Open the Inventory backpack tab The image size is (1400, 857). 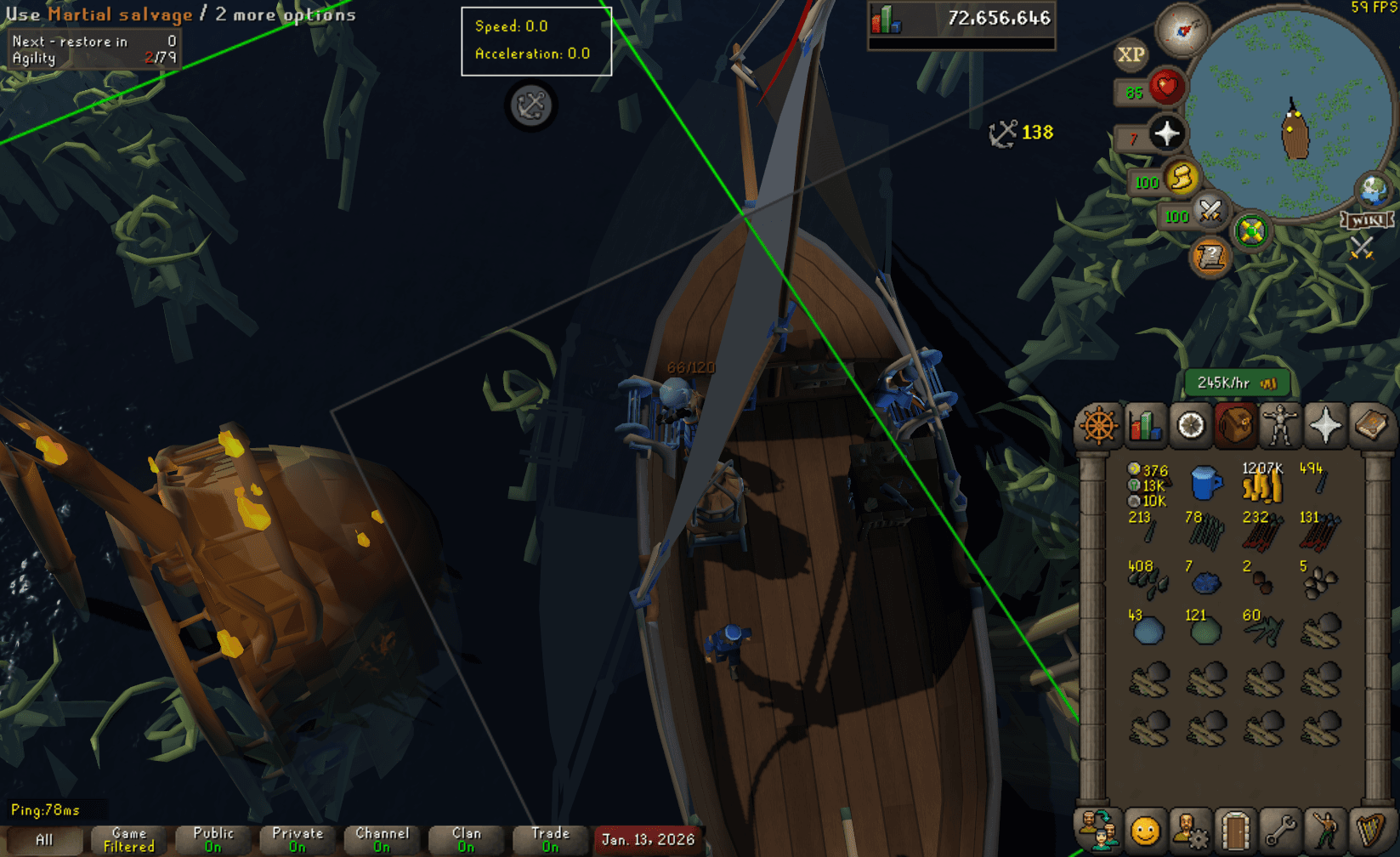(x=1237, y=425)
